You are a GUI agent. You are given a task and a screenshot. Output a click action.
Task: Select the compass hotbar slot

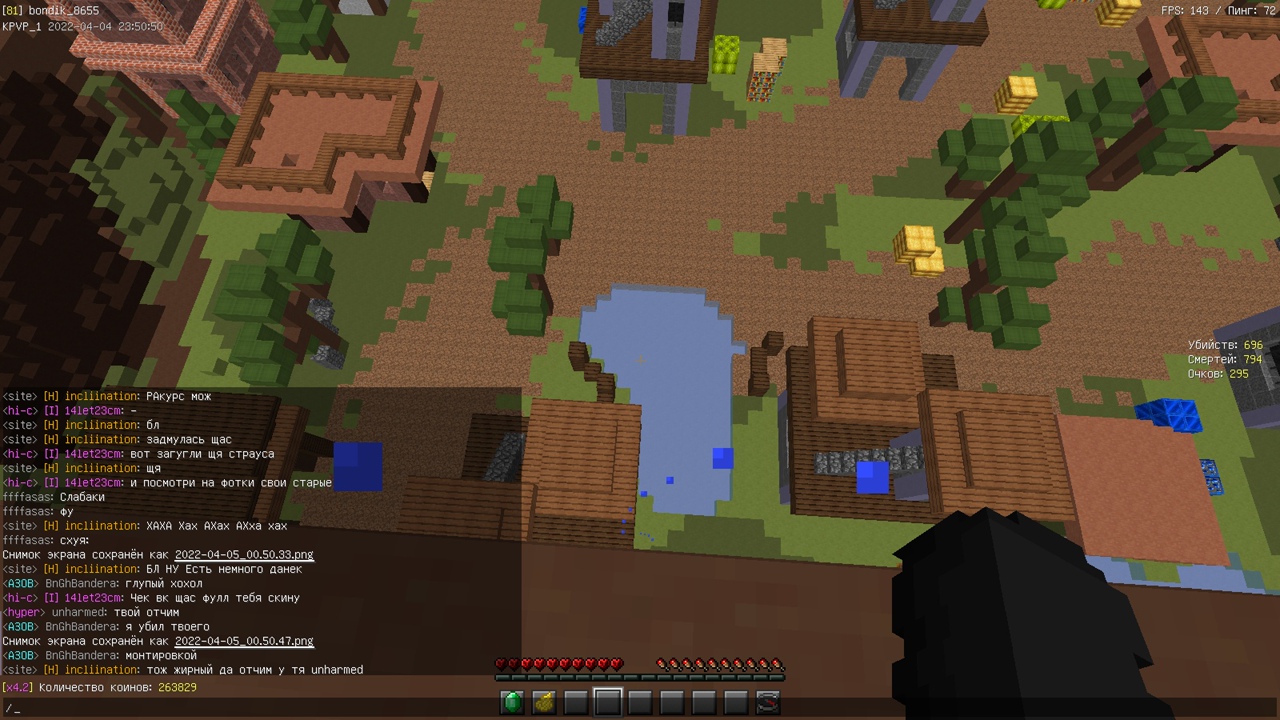(x=768, y=702)
